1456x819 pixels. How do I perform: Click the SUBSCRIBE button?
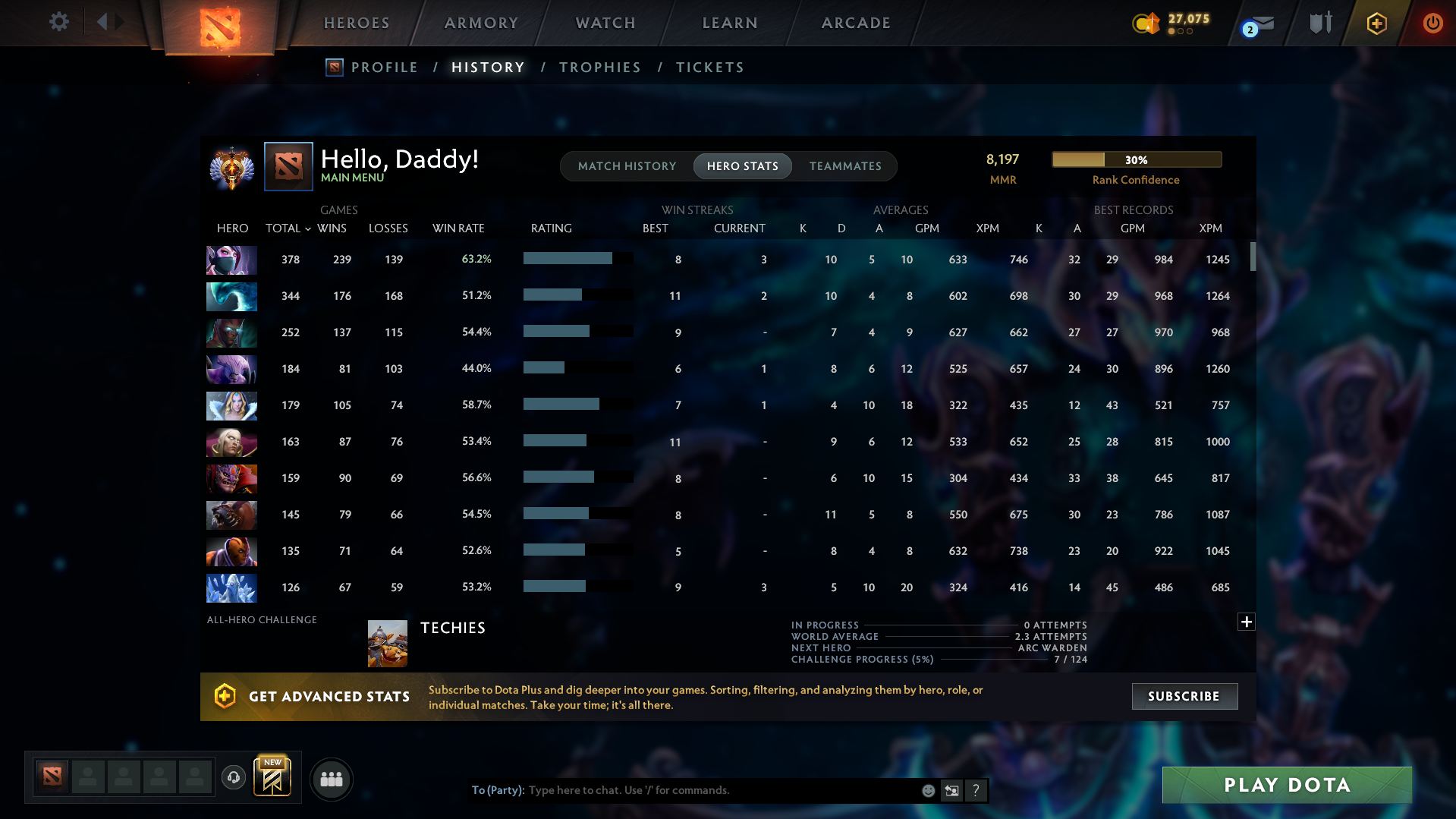click(x=1184, y=696)
